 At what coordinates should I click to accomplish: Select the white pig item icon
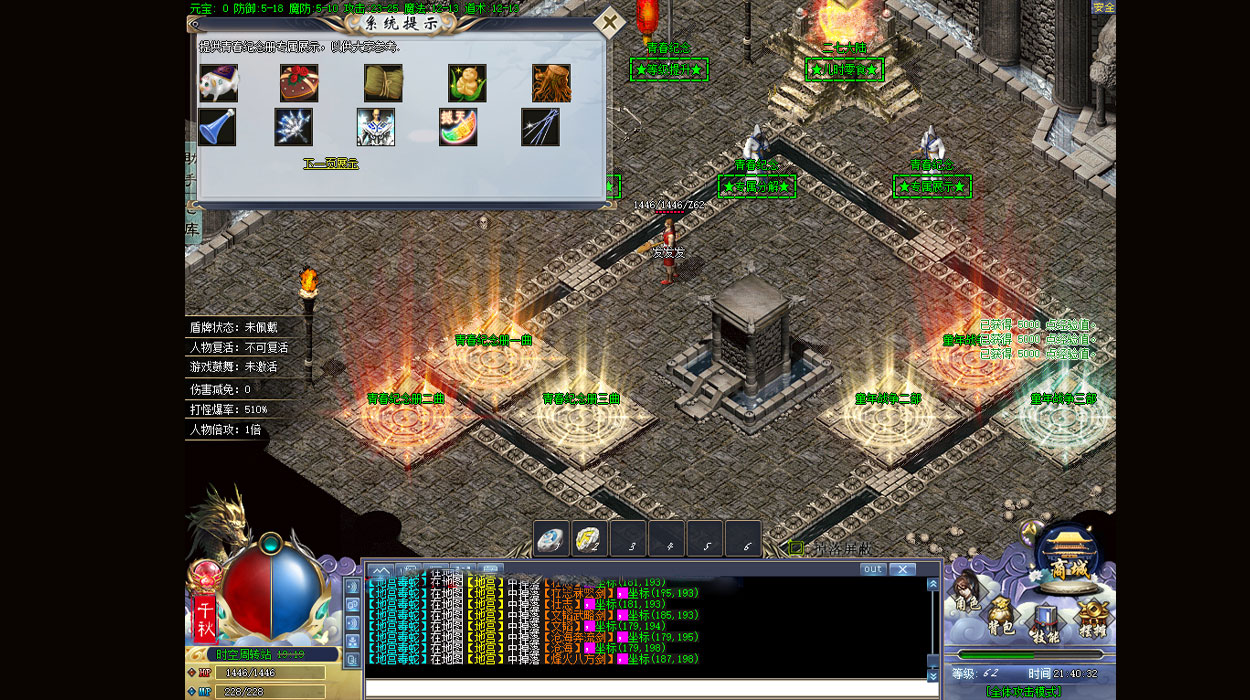218,83
